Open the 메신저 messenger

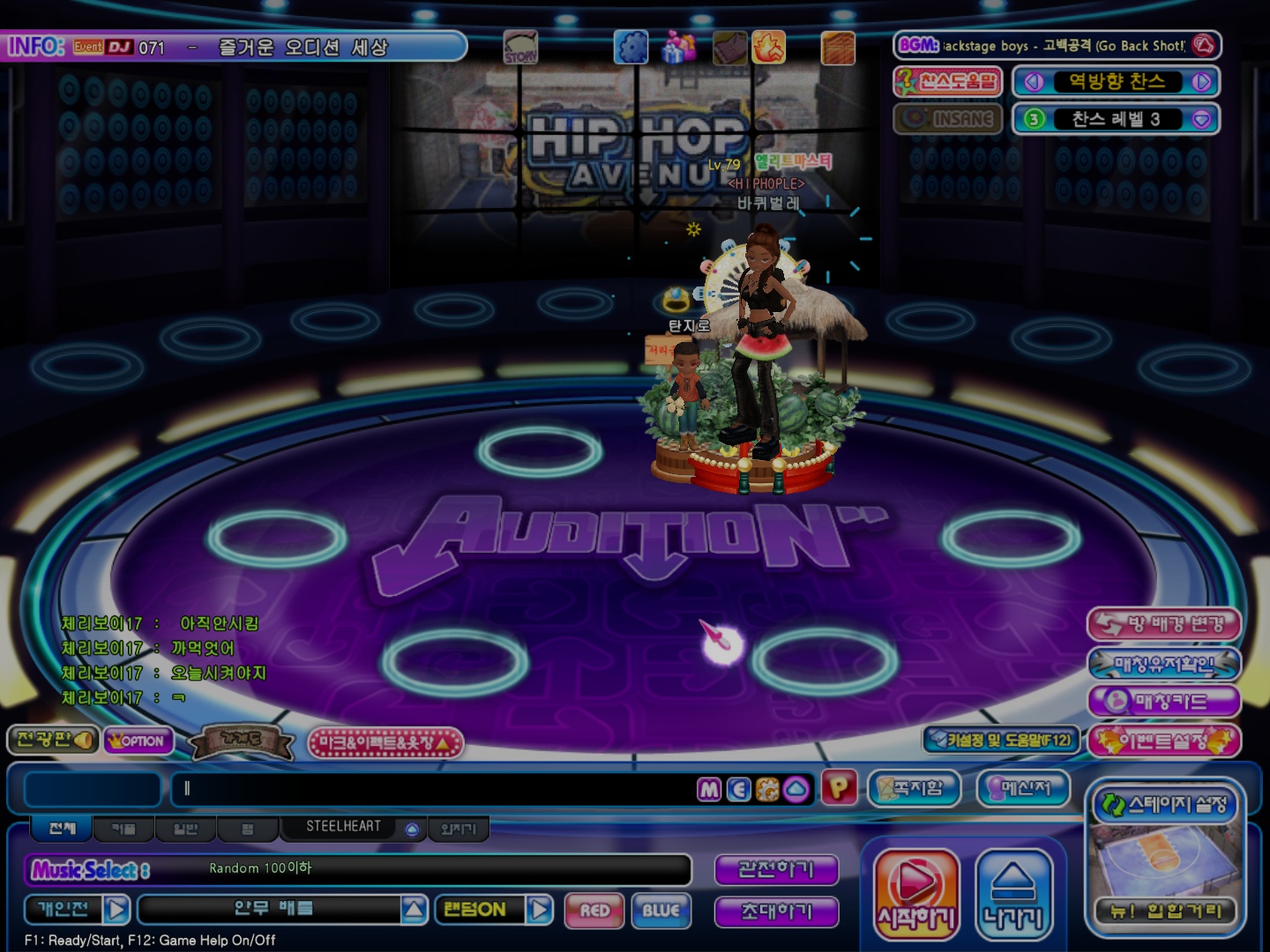pos(1023,788)
